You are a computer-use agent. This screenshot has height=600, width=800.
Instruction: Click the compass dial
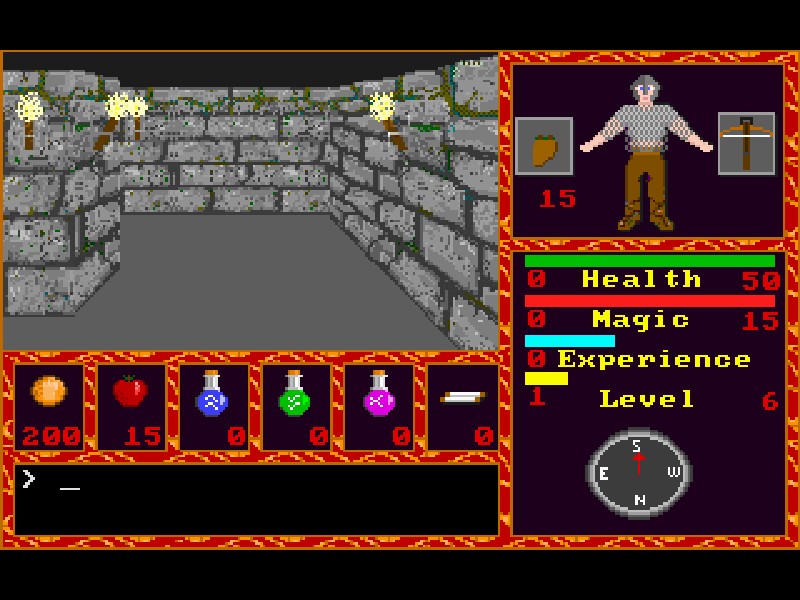638,473
